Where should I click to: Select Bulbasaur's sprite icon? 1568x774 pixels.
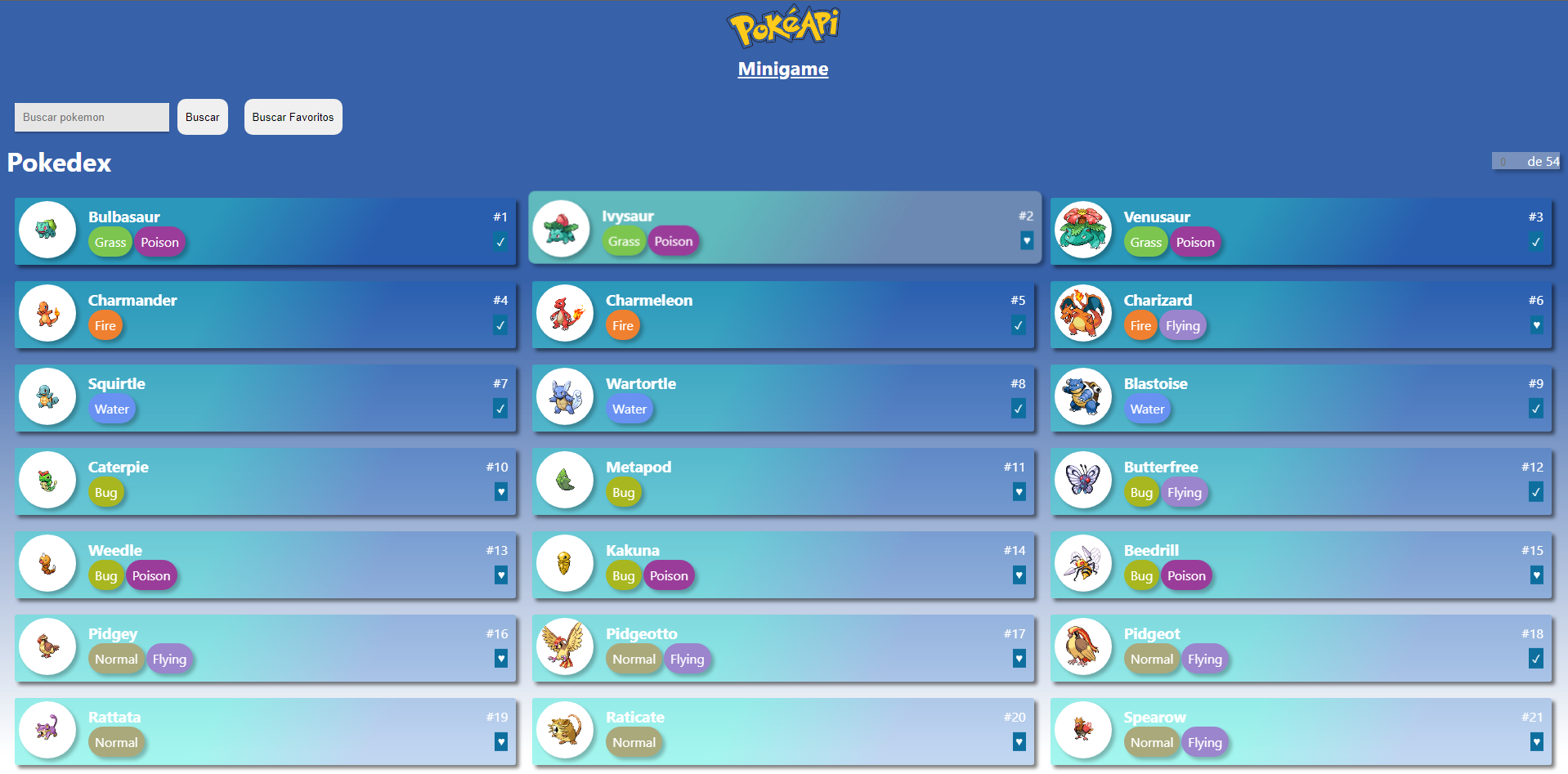coord(47,230)
